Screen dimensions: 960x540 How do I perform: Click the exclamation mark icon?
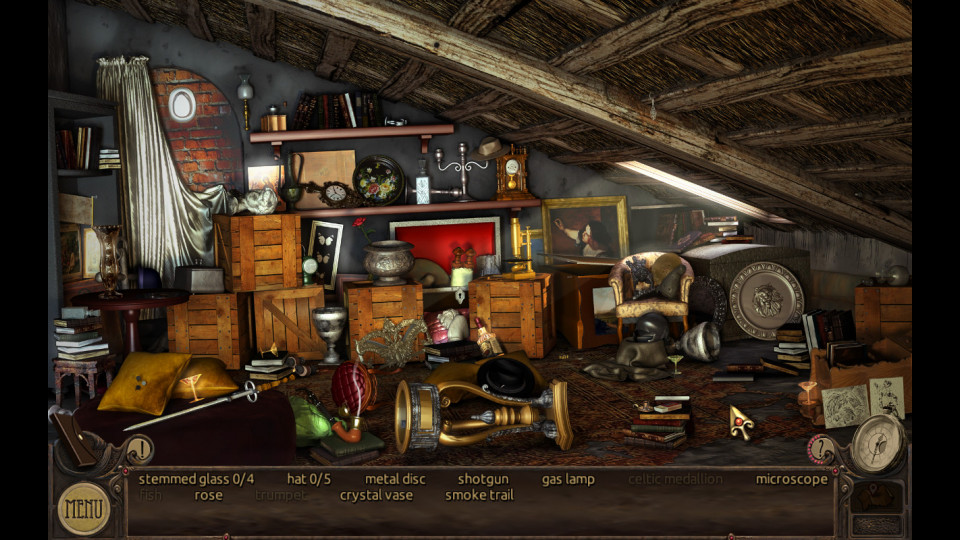[141, 449]
